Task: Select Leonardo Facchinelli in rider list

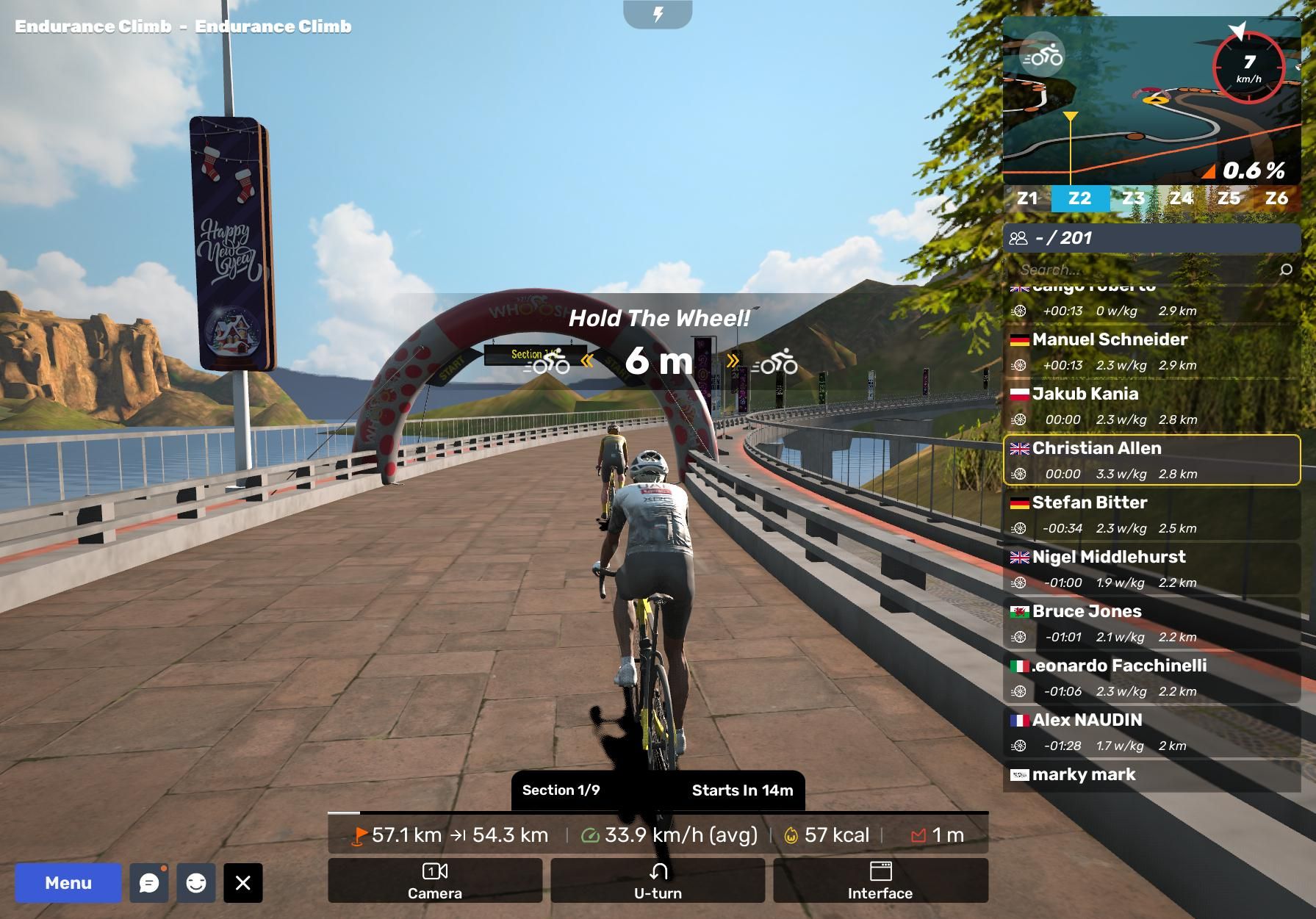Action: 1151,677
